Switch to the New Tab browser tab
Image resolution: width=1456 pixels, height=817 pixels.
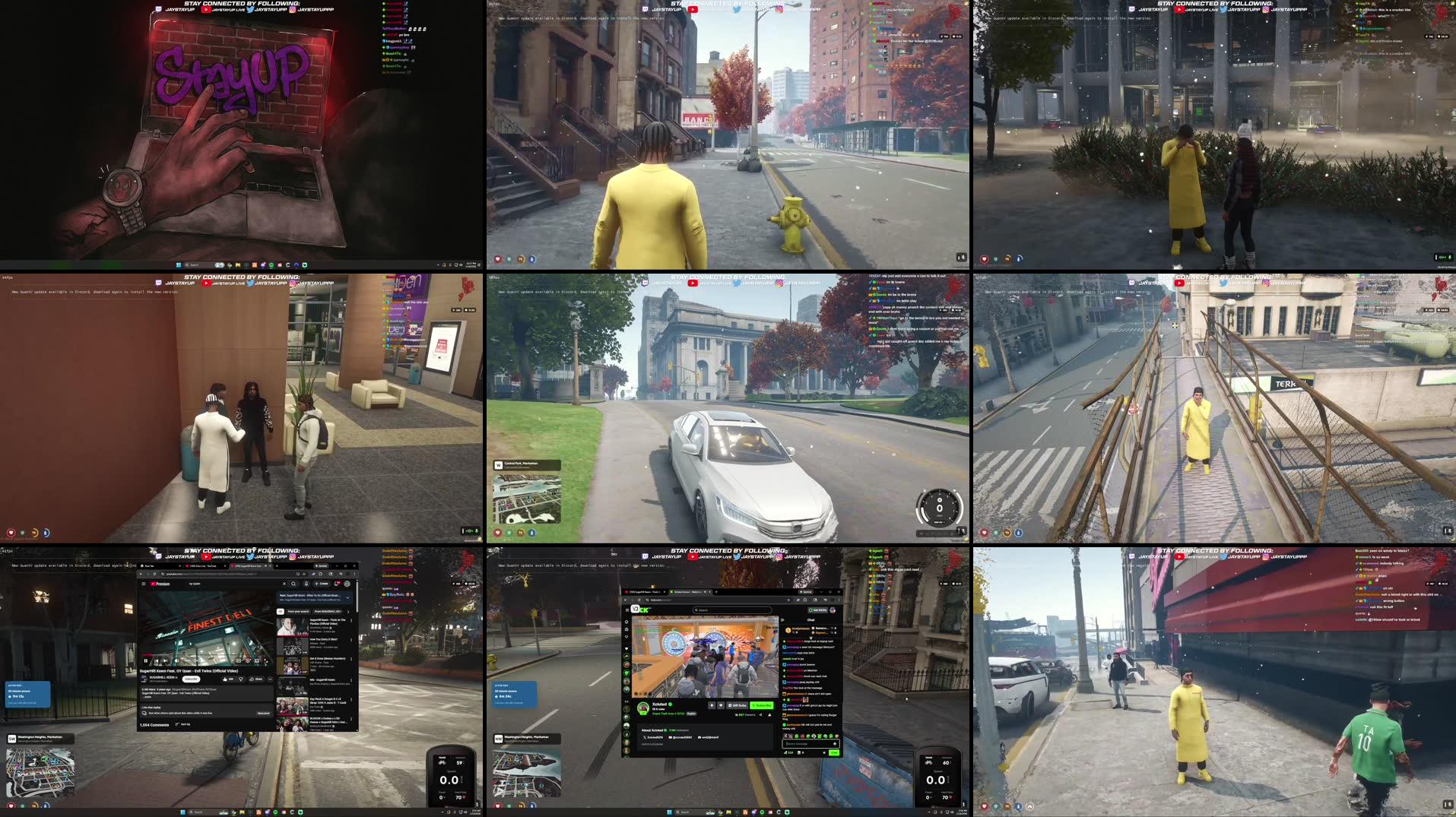[151, 566]
